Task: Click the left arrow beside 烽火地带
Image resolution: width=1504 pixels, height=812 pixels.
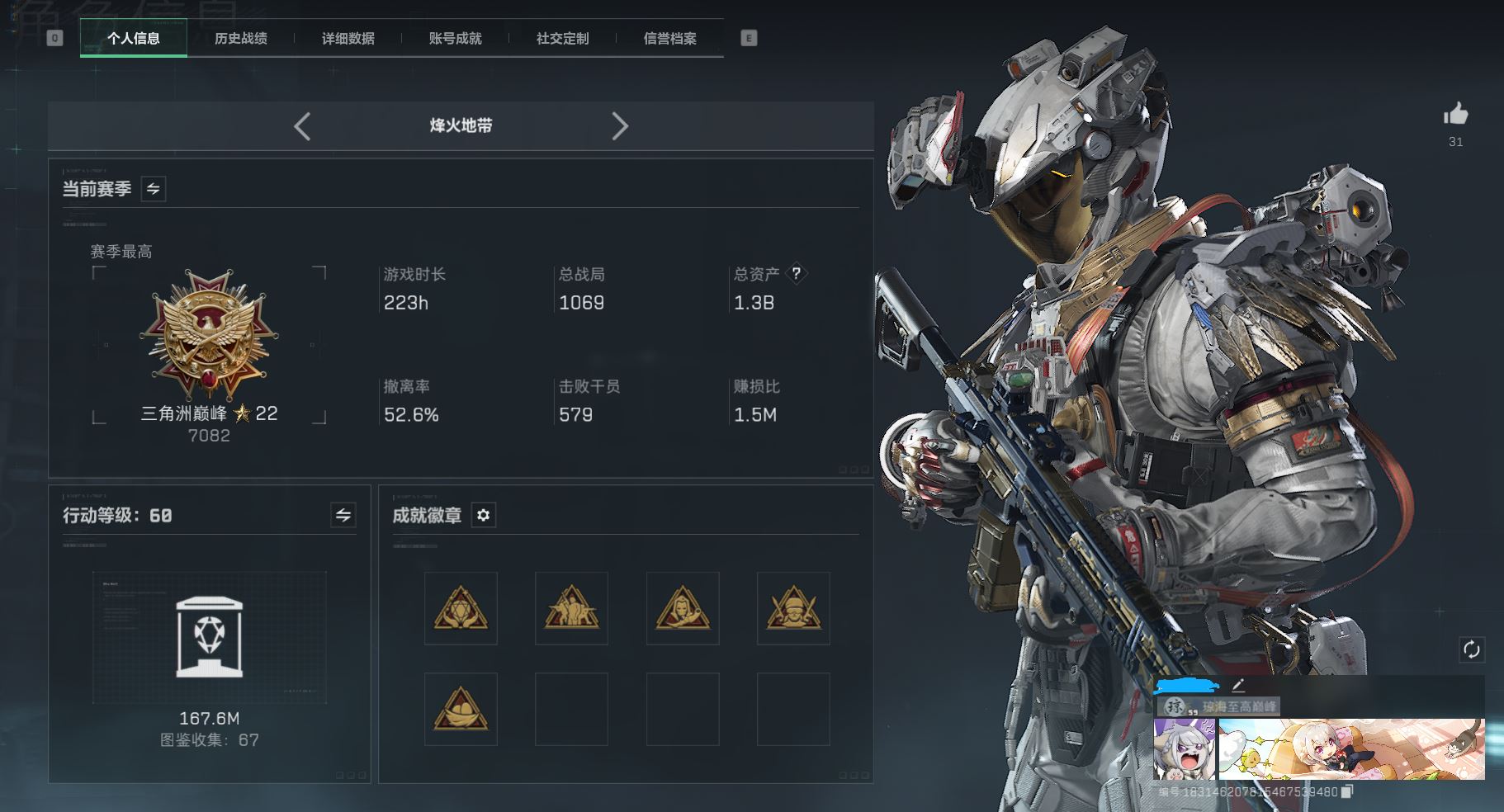Action: pyautogui.click(x=302, y=126)
